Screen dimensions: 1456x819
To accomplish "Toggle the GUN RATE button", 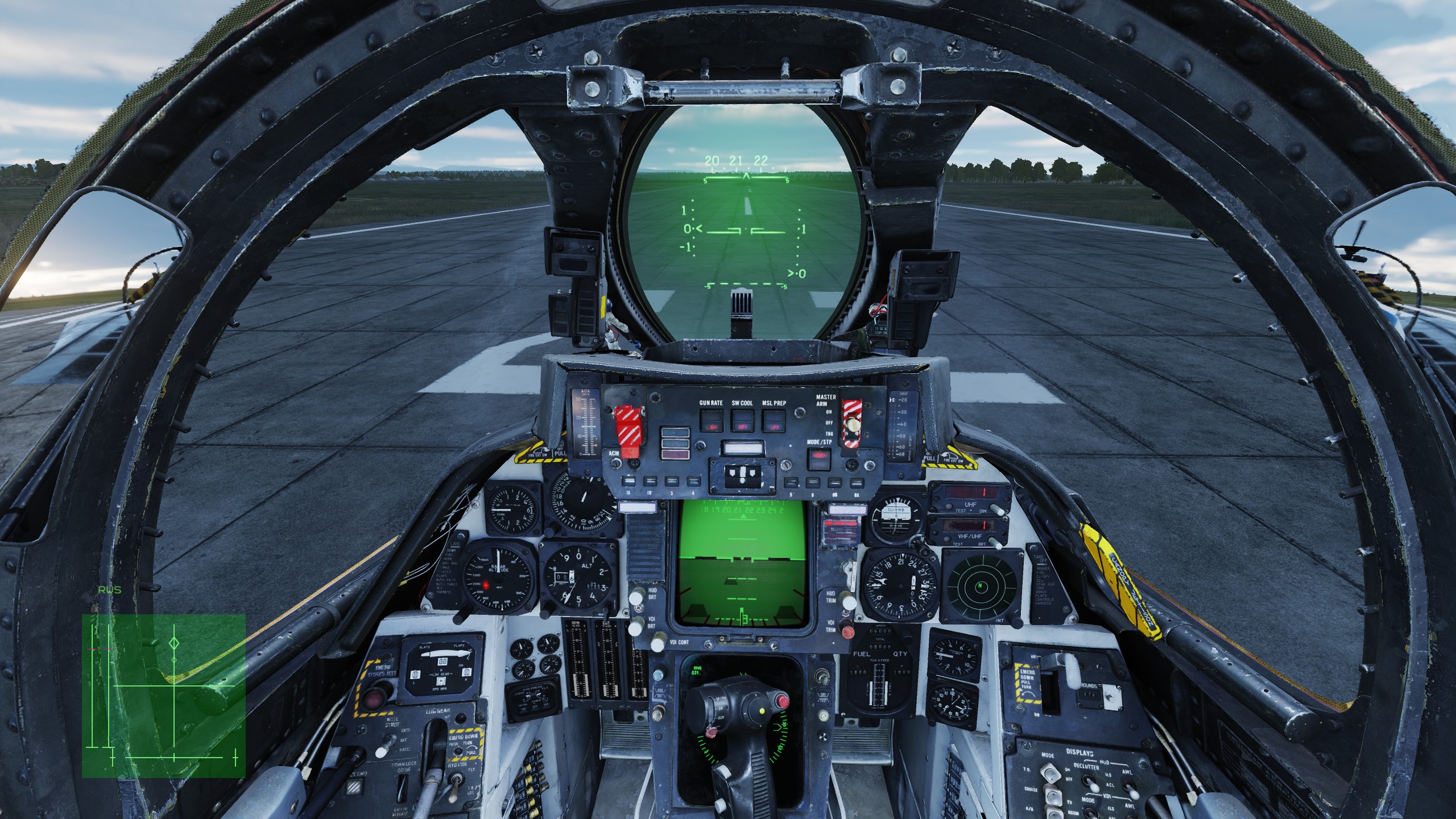I will (x=711, y=421).
